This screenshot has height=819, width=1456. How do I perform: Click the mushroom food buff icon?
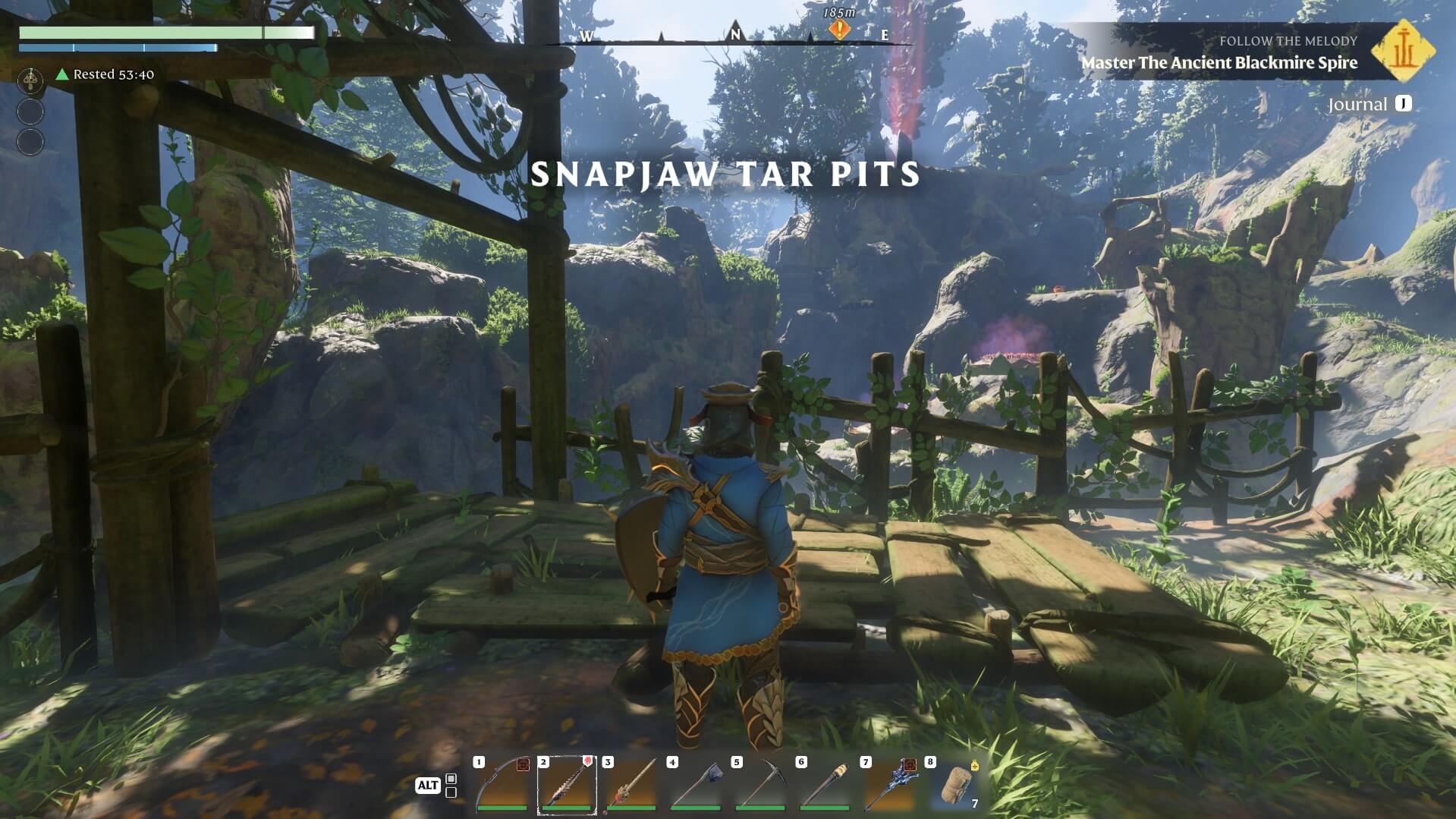(30, 77)
